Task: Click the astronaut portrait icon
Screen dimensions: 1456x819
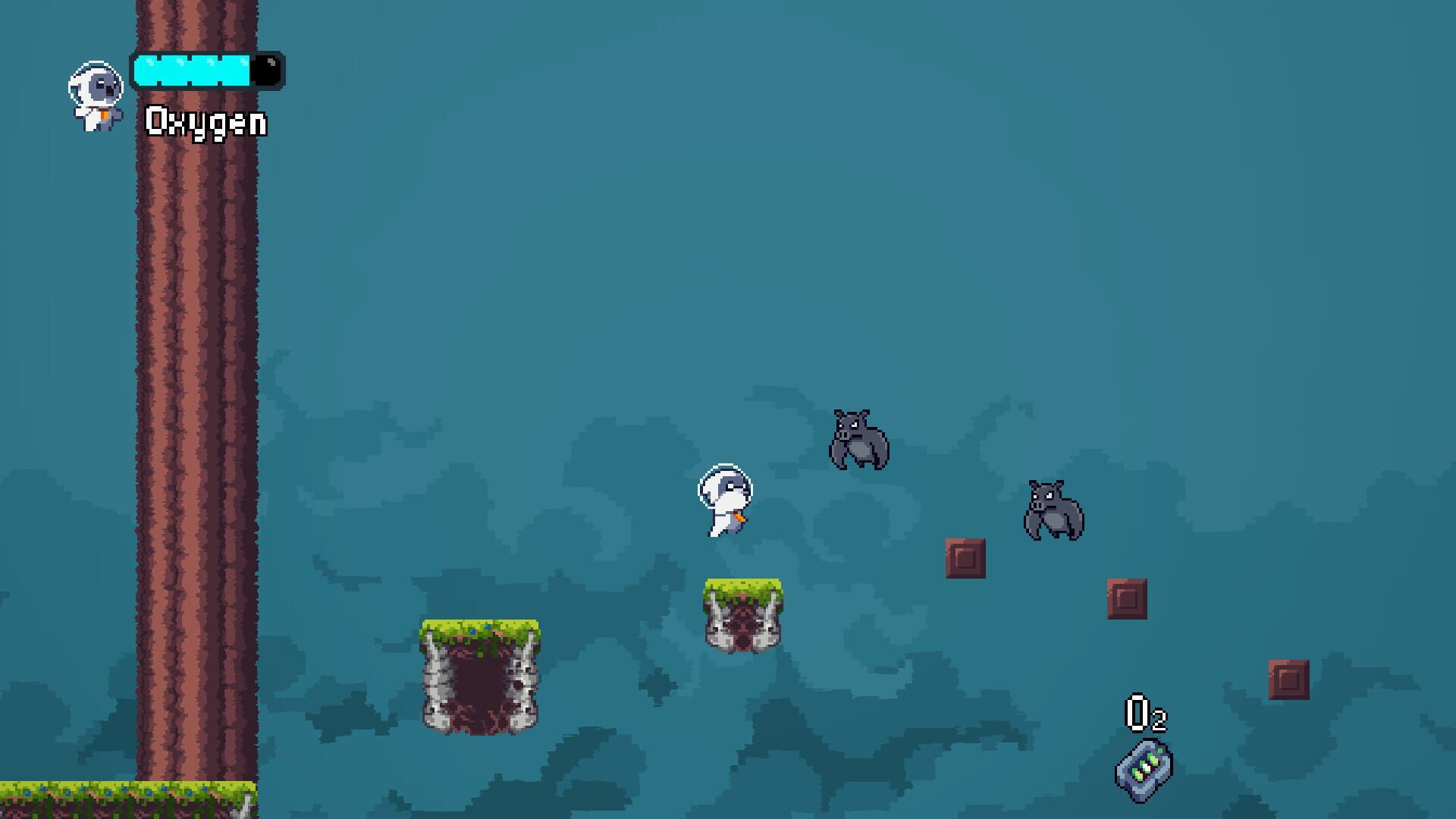Action: click(96, 95)
